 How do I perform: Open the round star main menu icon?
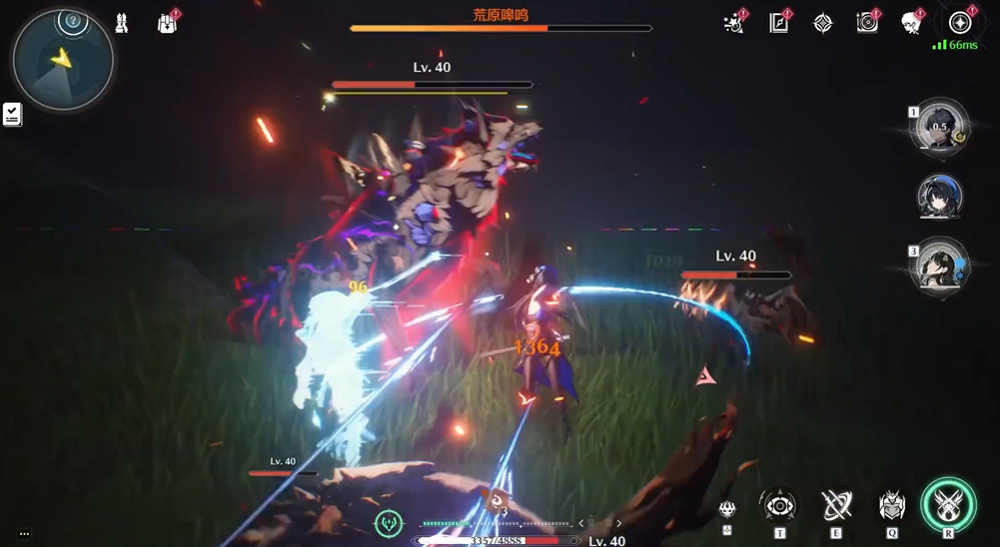point(959,22)
